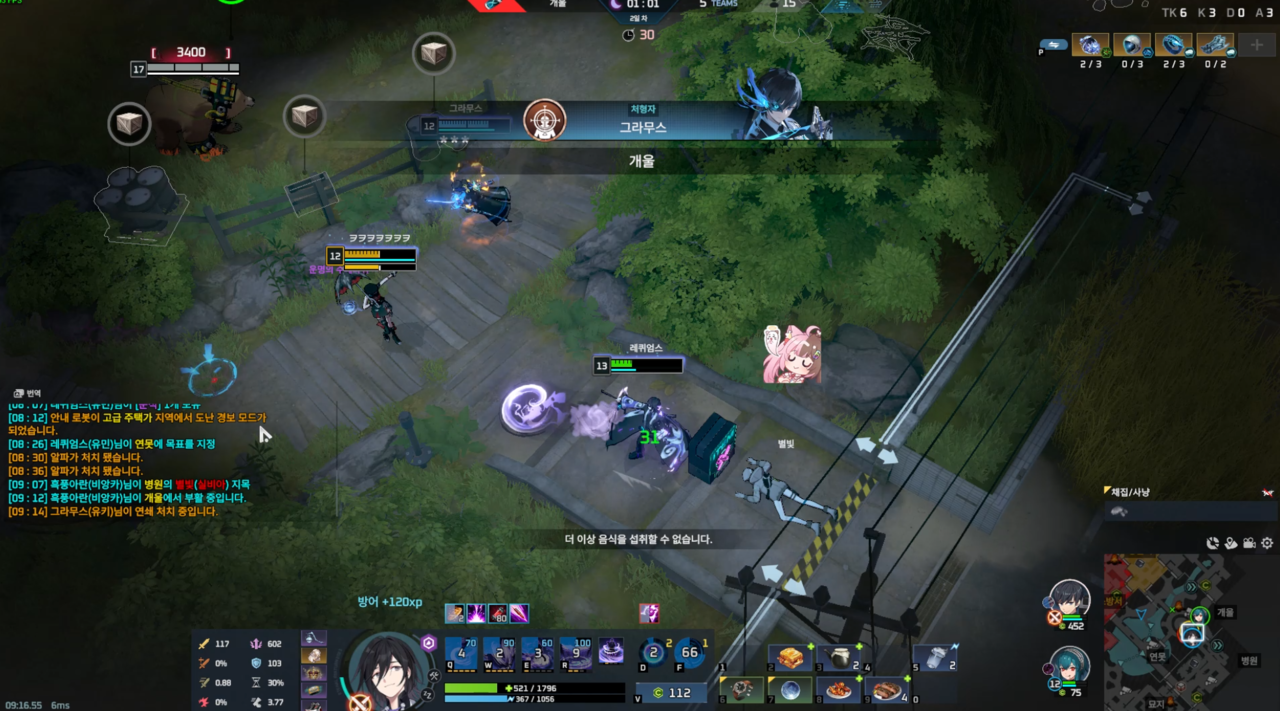
Task: Select the teal-haired teammate portrait
Action: click(1069, 667)
